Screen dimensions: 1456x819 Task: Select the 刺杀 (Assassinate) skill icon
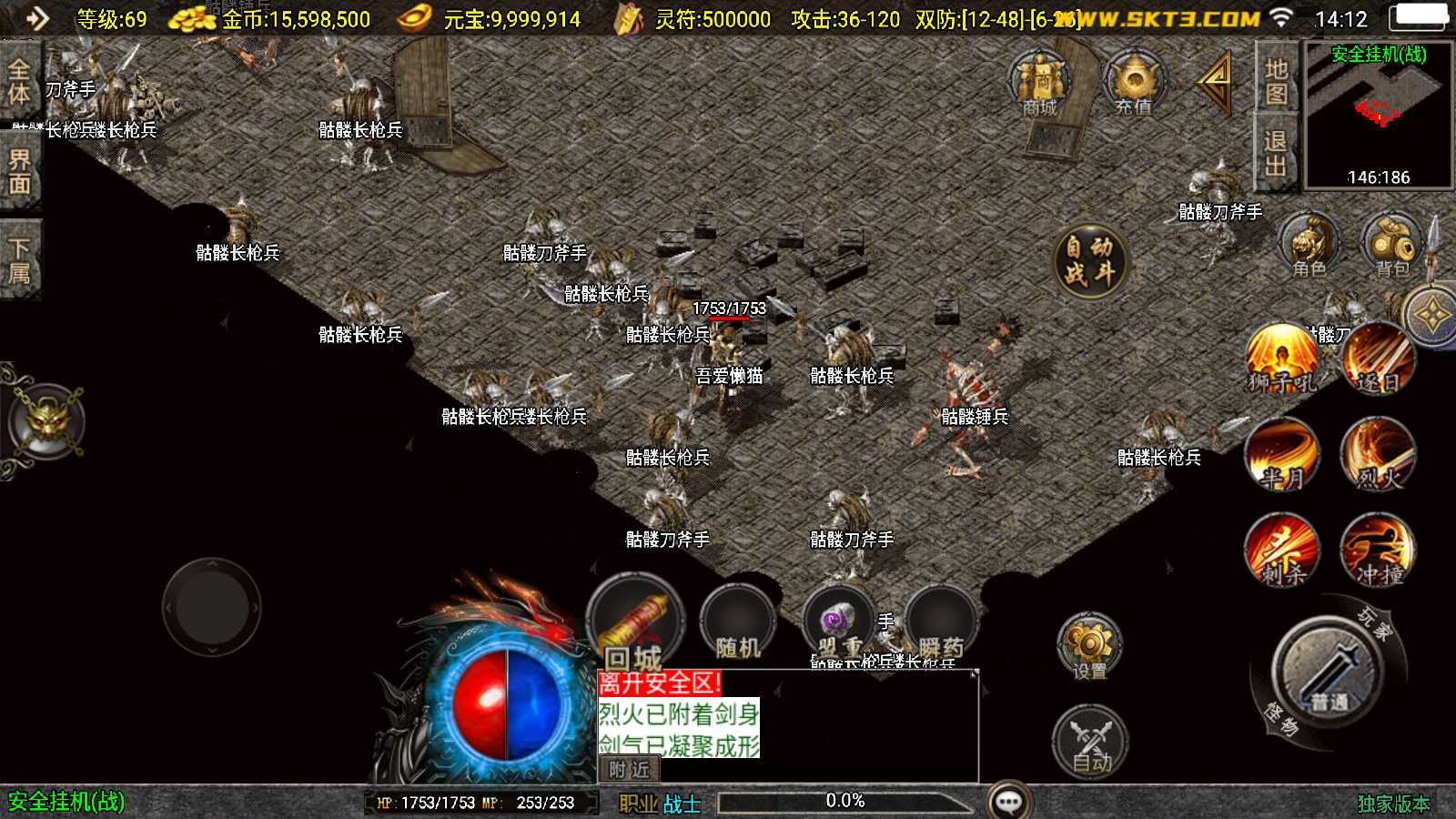pos(1283,549)
